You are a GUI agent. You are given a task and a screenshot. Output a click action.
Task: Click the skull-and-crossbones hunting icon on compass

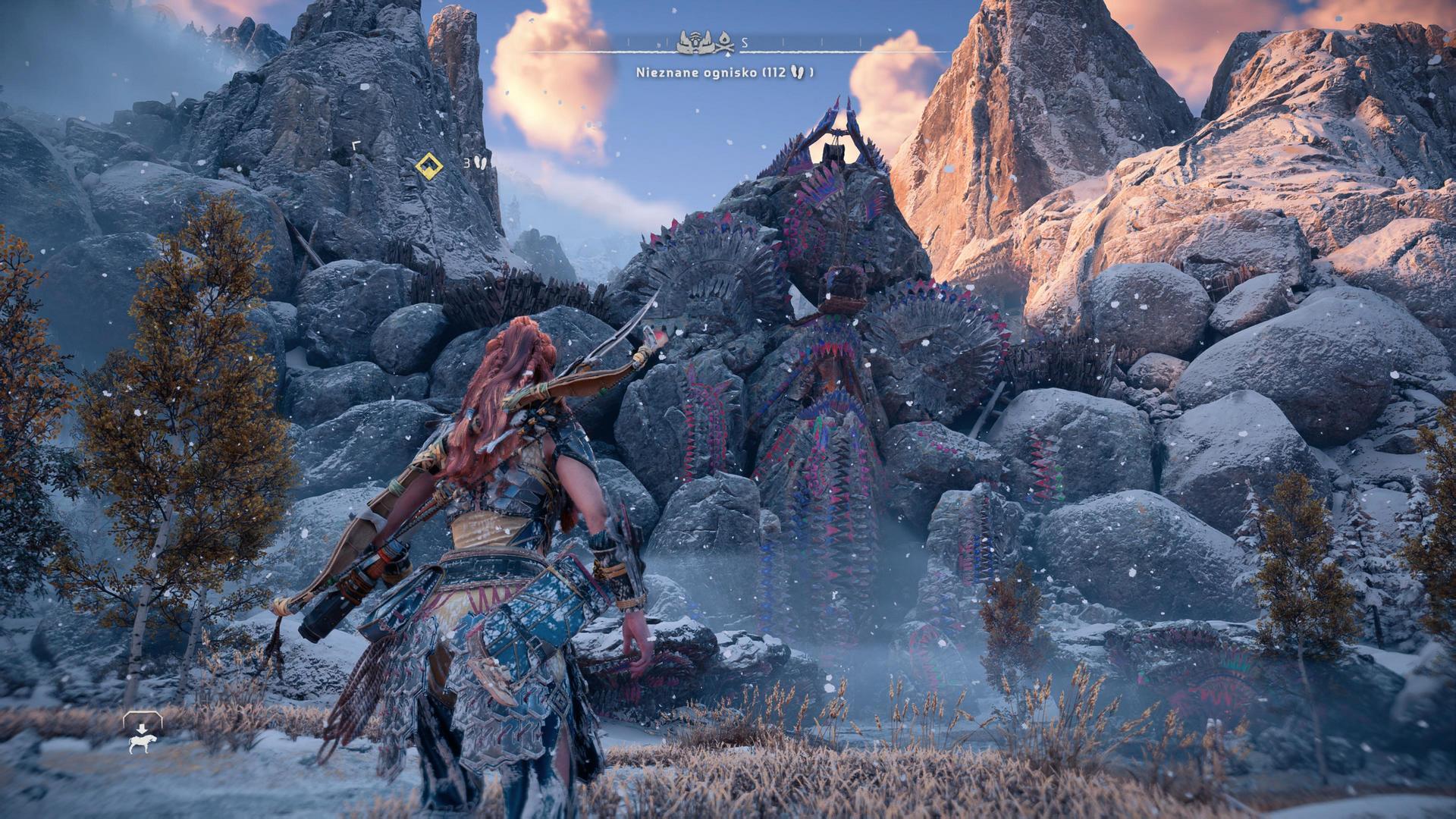click(725, 48)
